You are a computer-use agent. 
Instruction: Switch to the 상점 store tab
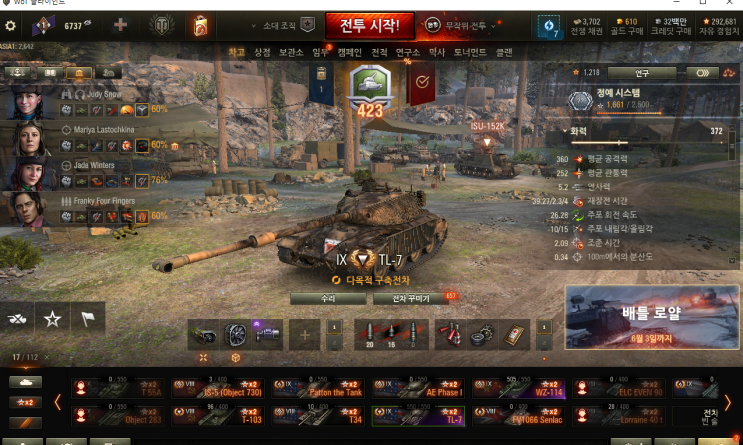click(262, 52)
